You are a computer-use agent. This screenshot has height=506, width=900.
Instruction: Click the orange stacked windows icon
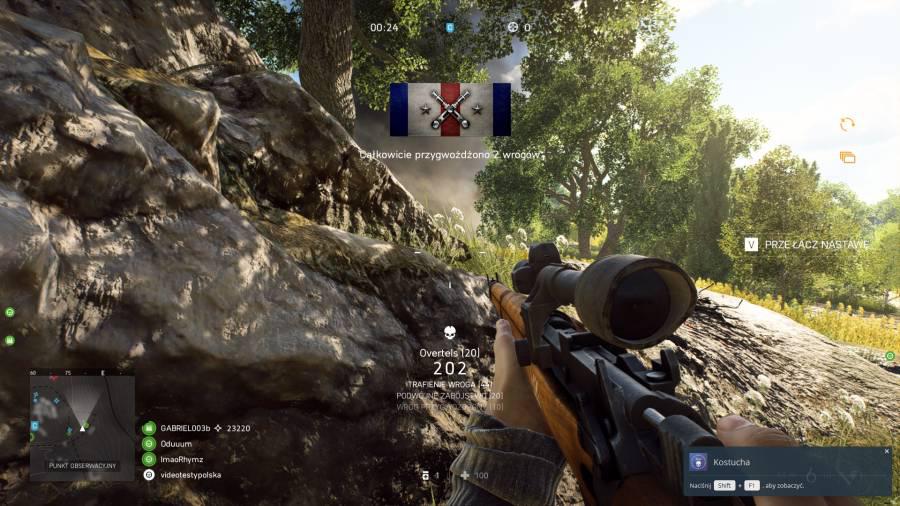click(x=847, y=157)
